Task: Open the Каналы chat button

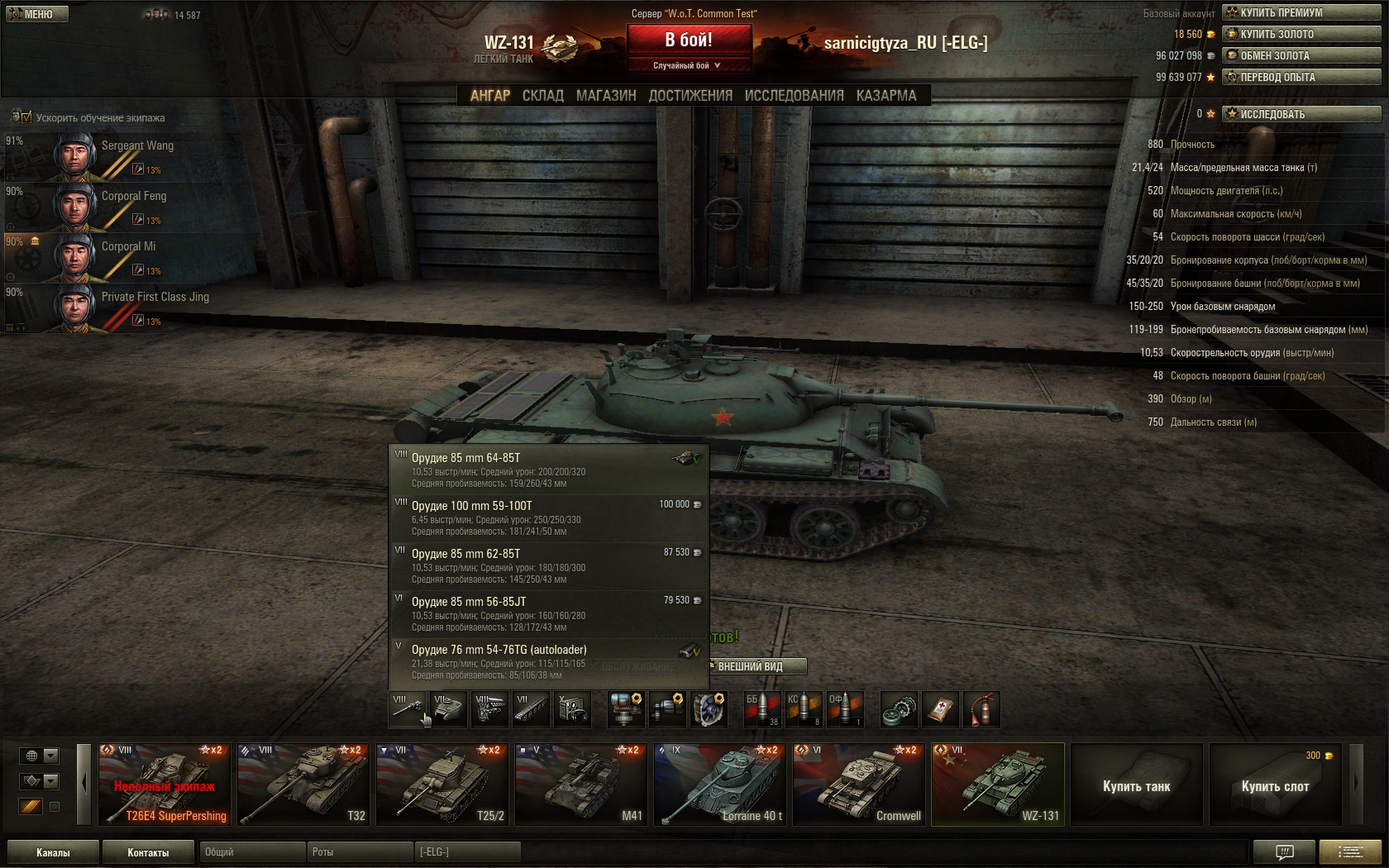Action: coord(53,852)
